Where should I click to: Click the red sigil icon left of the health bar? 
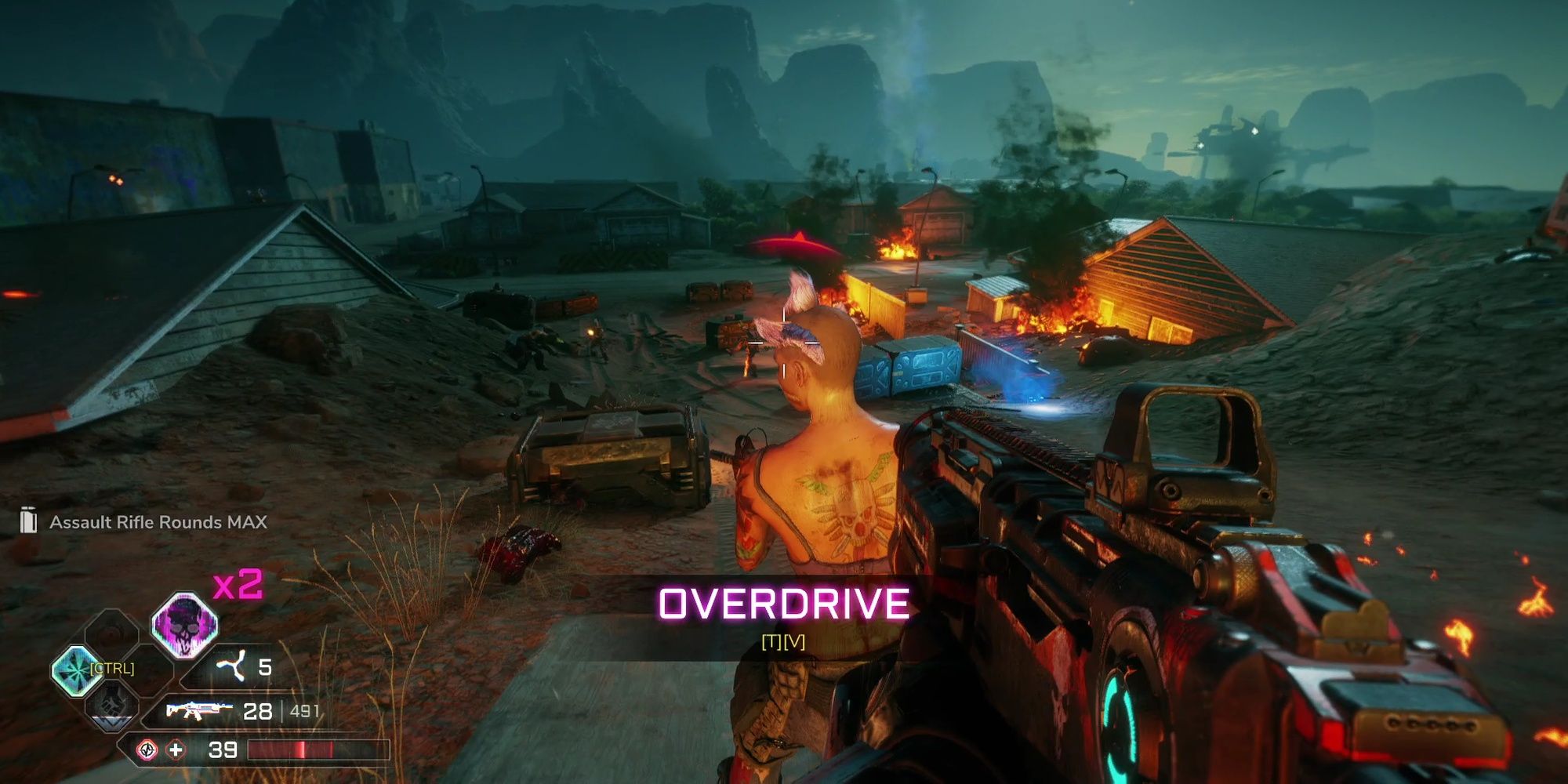point(147,750)
